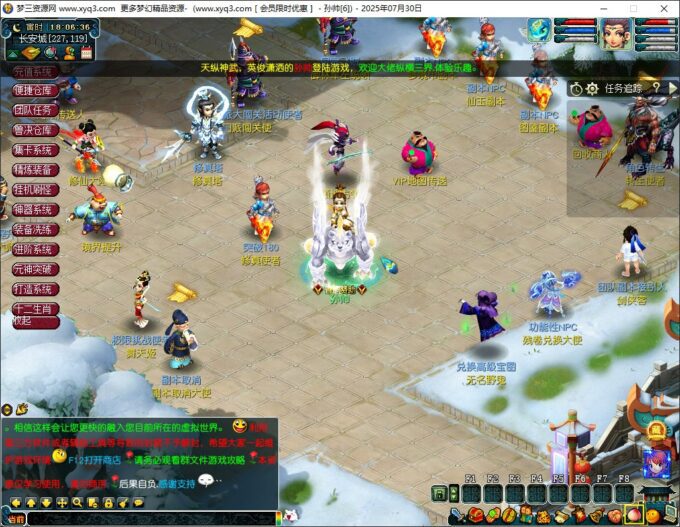This screenshot has width=680, height=527.
Task: Select the 集卡系统 card collection entry
Action: [31, 150]
